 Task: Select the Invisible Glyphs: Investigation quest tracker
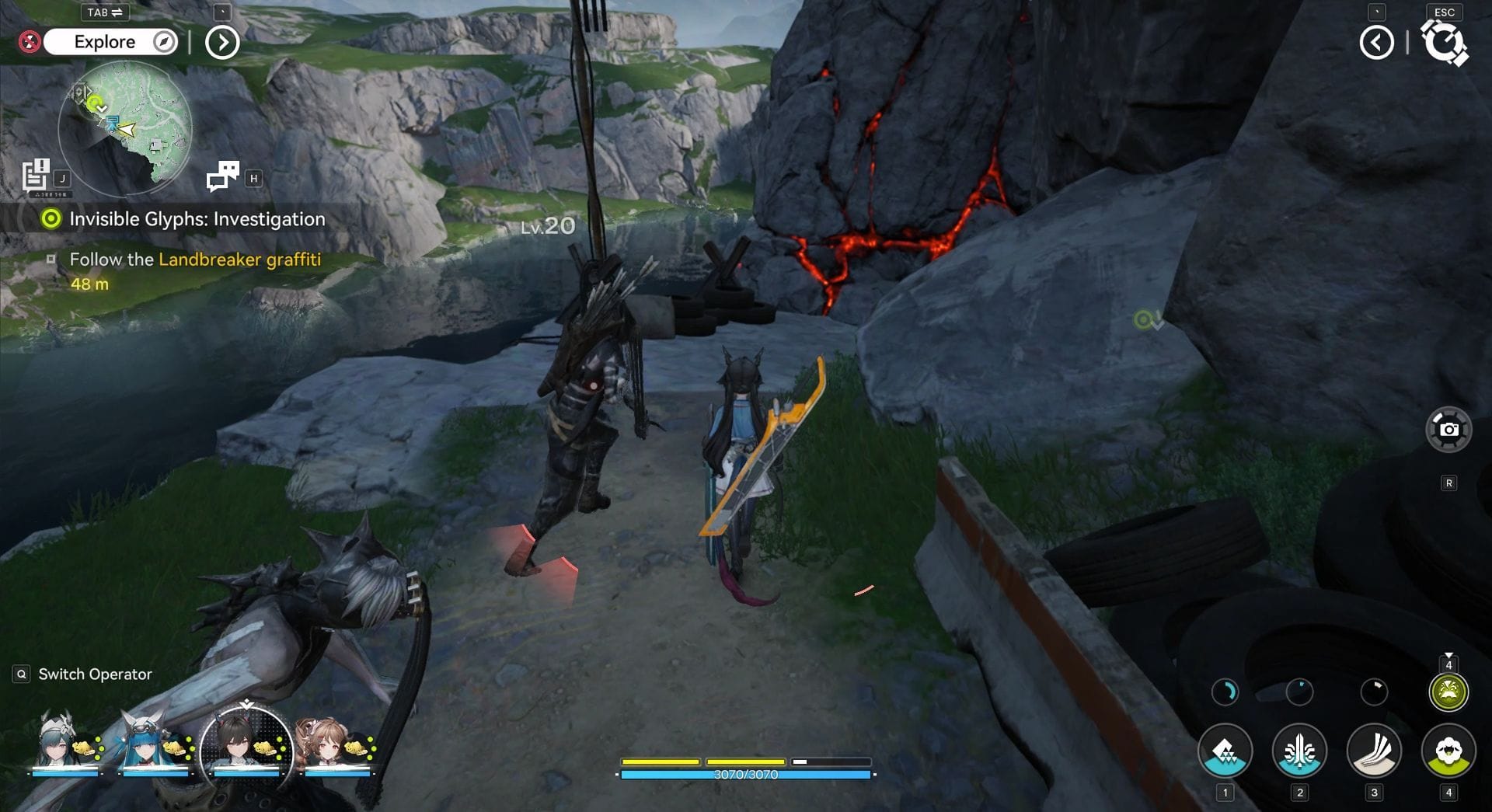[197, 219]
